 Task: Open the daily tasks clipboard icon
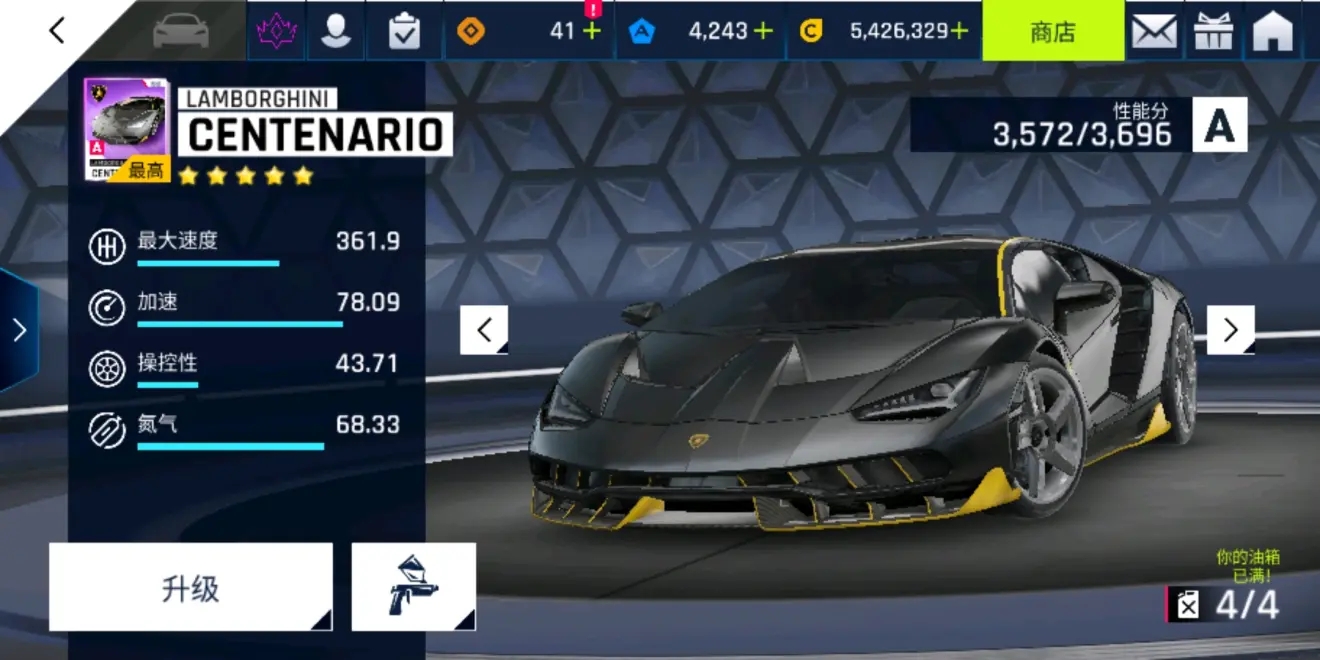[x=404, y=31]
